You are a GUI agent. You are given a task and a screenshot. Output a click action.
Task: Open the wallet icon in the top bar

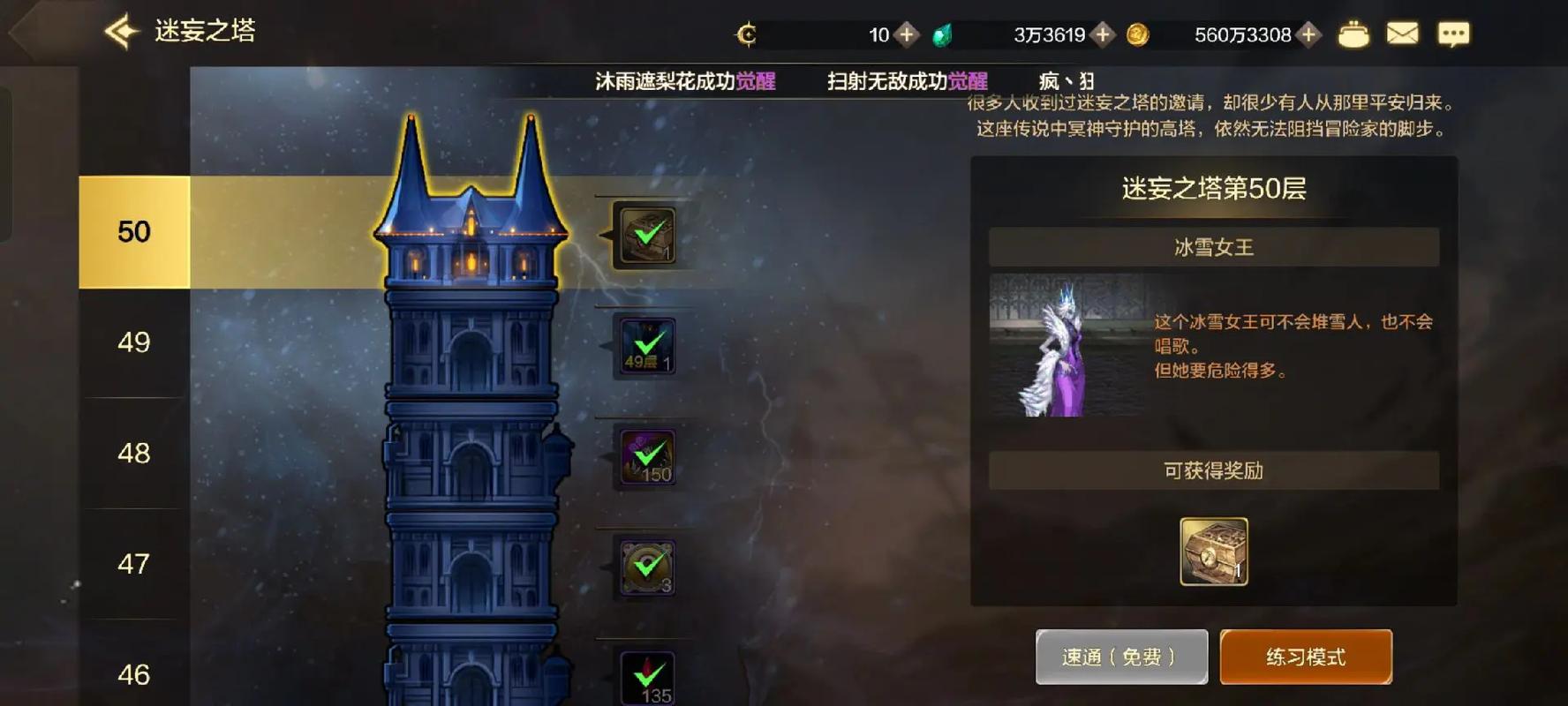(1353, 34)
